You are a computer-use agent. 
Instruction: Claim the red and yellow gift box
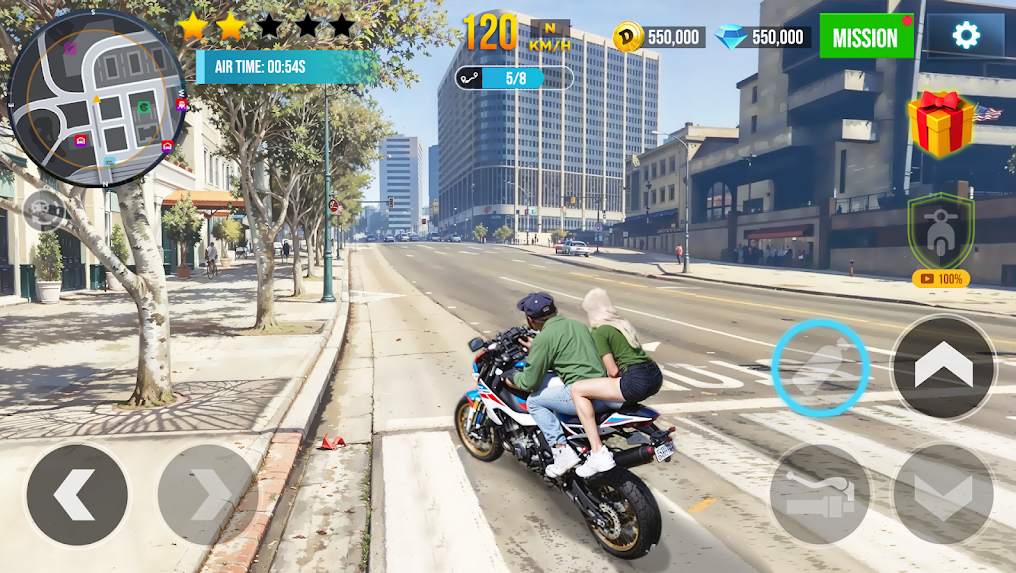(941, 124)
